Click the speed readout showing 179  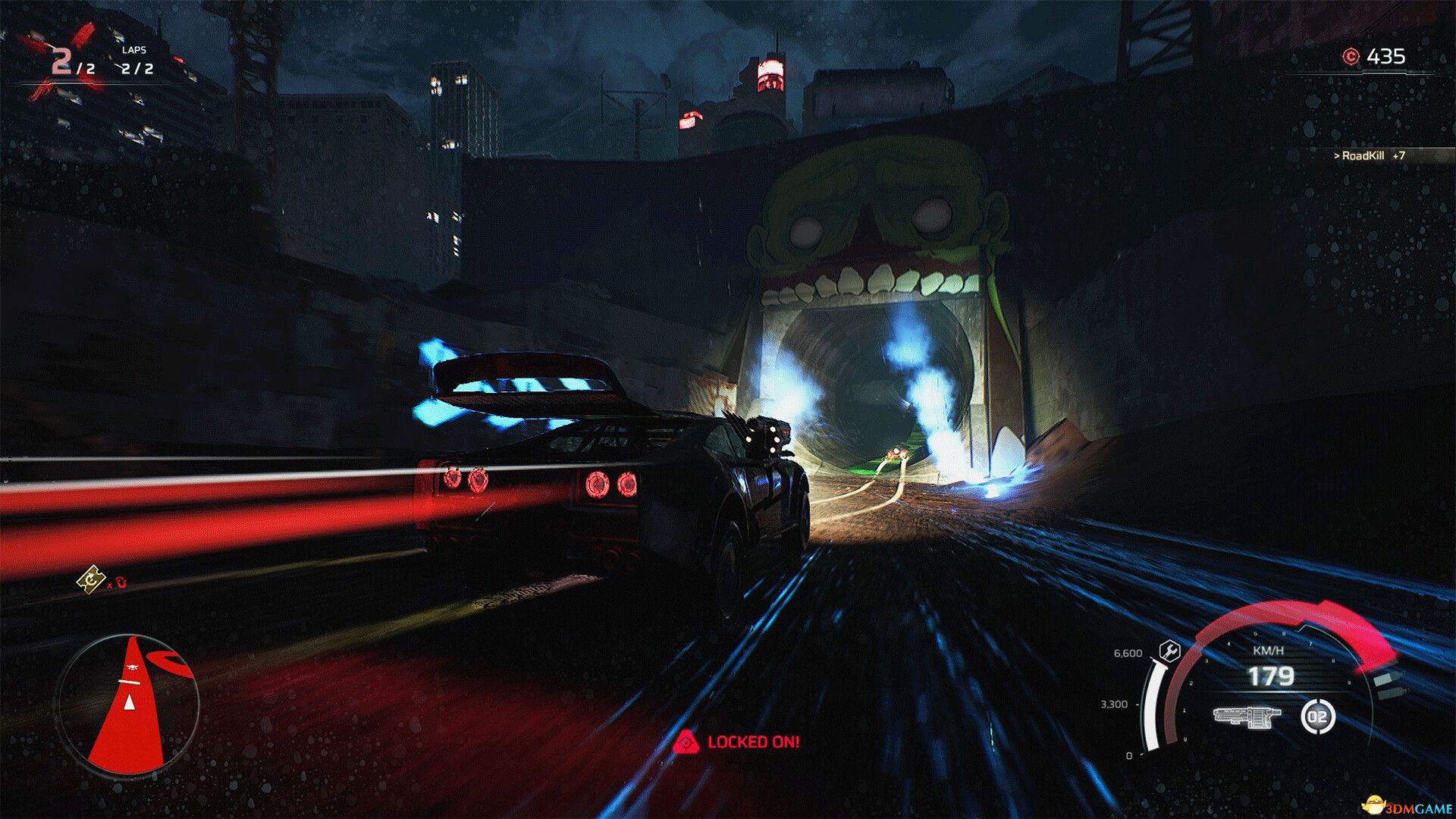point(1271,676)
